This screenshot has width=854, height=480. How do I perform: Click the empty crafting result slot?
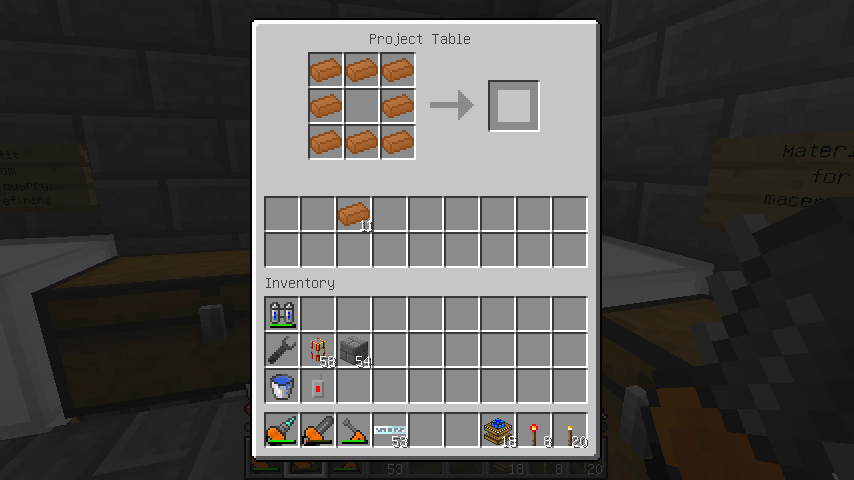(514, 105)
